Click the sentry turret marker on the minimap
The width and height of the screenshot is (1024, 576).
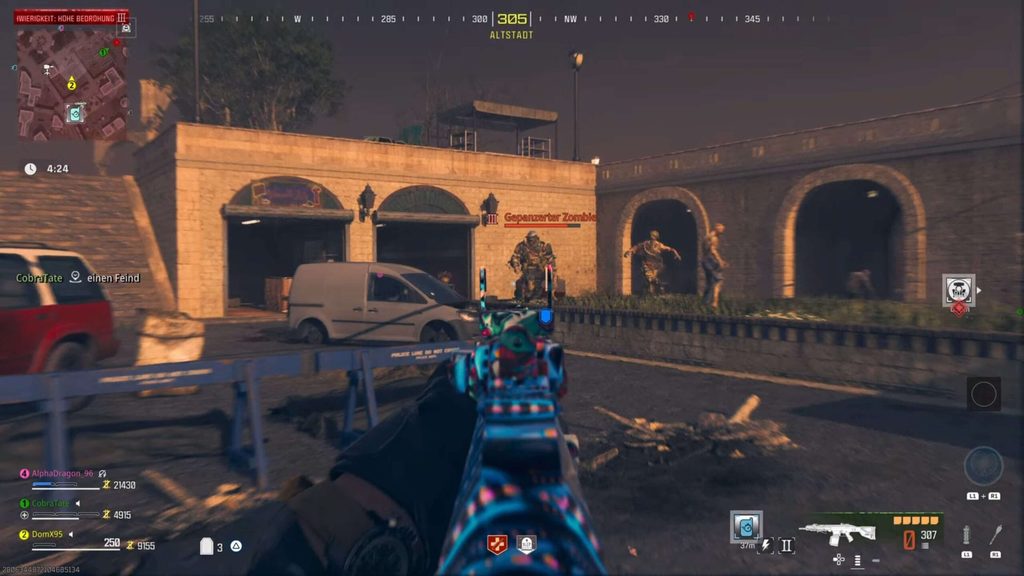coord(47,70)
